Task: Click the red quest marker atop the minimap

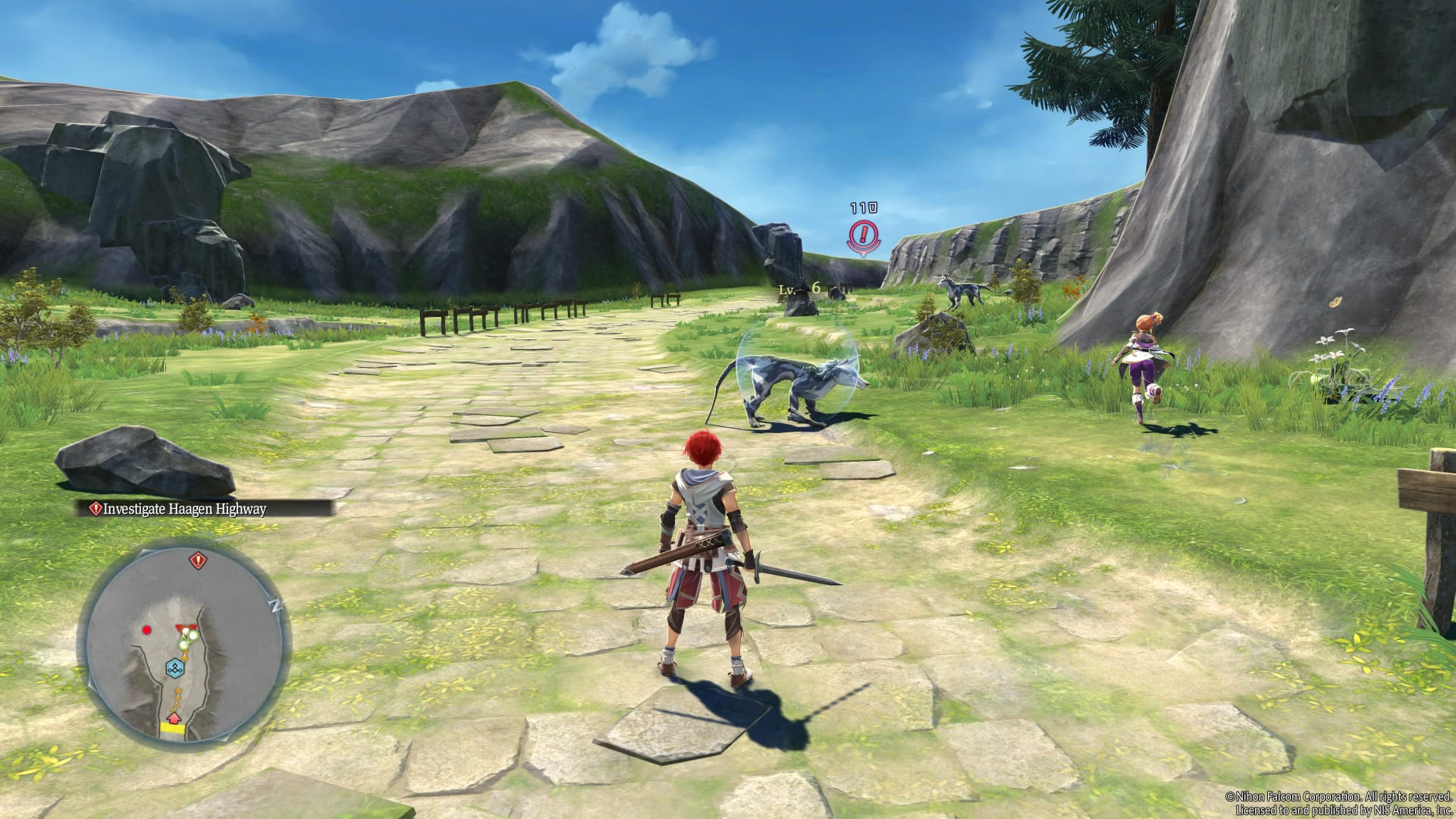Action: (x=198, y=561)
